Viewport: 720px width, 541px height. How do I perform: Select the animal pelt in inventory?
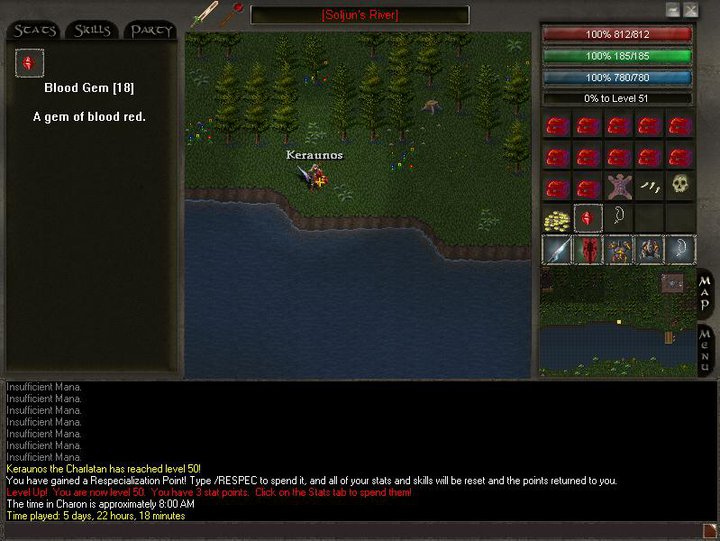619,187
